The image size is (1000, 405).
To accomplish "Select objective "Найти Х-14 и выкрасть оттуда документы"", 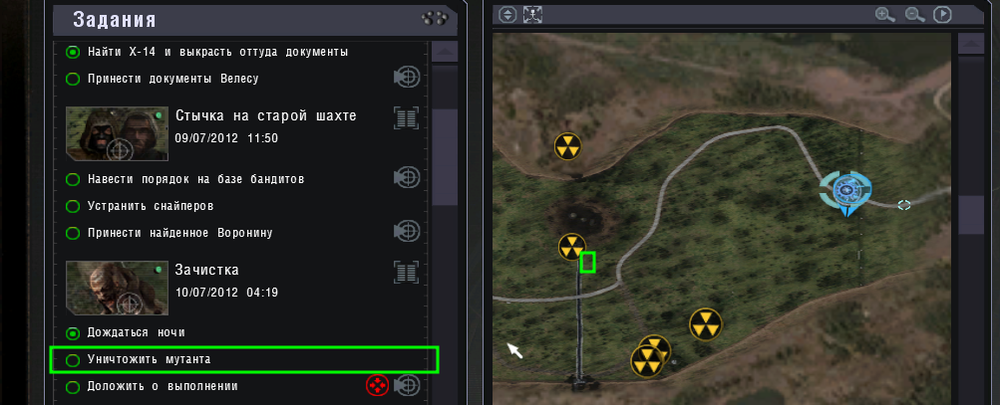I will (201, 52).
